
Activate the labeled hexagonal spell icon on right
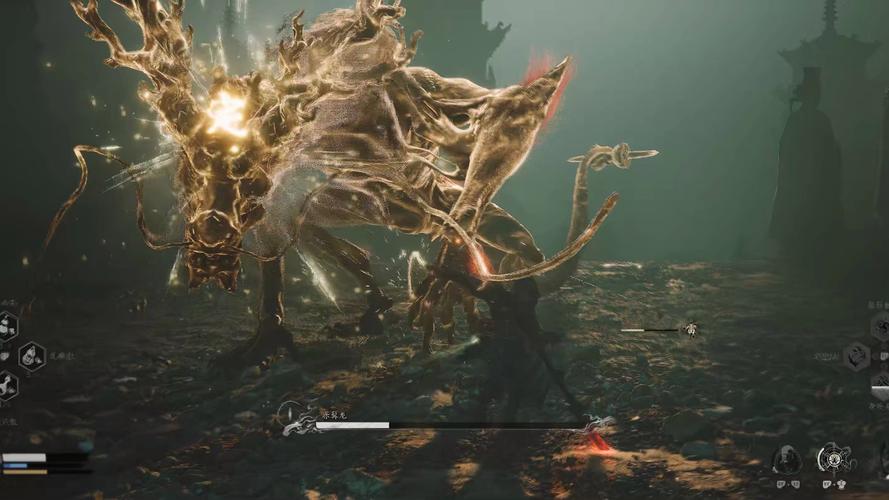857,356
